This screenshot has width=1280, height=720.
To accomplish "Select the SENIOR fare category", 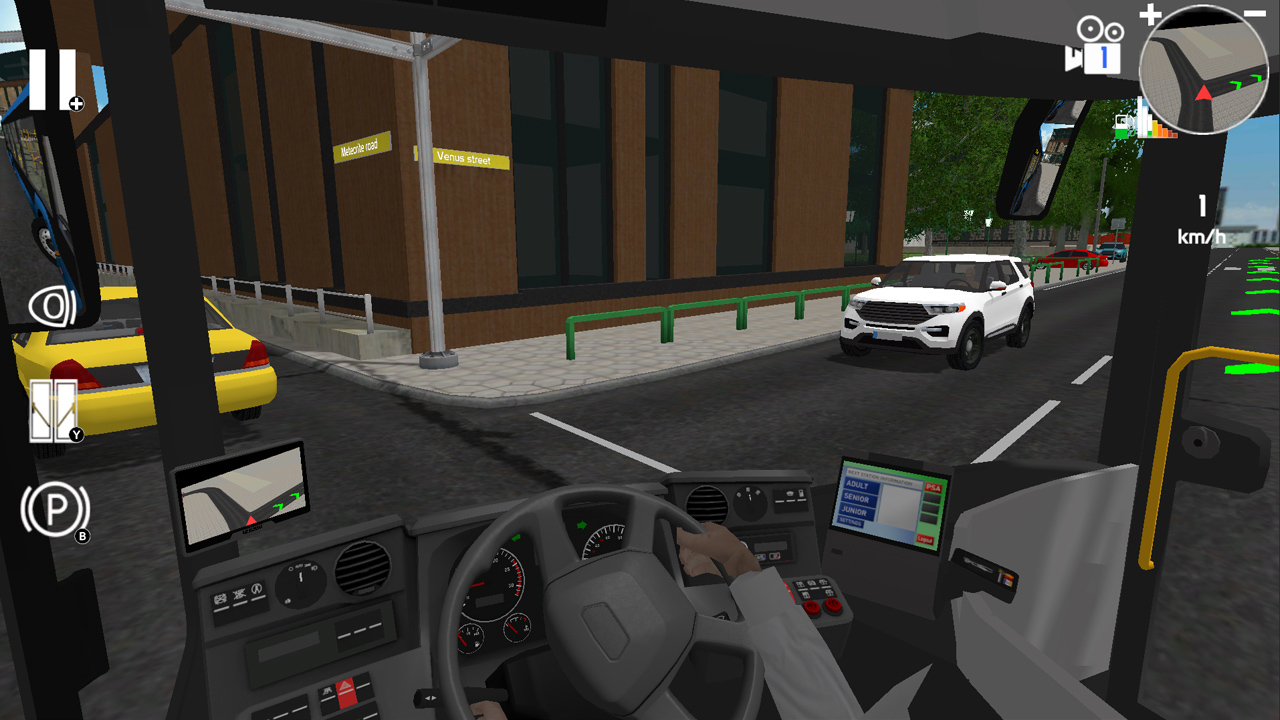I will [x=858, y=499].
